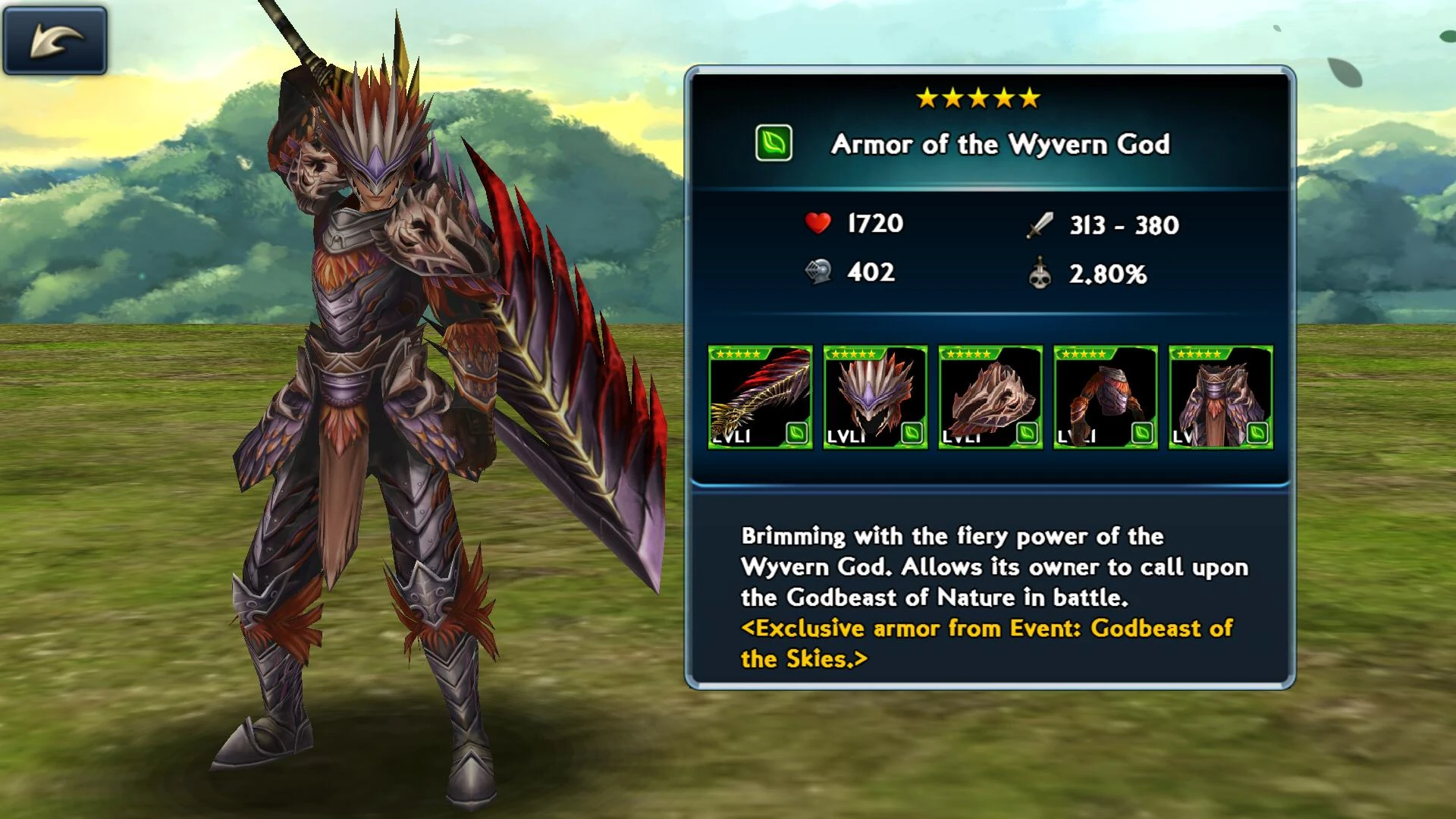
Task: Click the green Nature element leaf icon
Action: point(773,143)
